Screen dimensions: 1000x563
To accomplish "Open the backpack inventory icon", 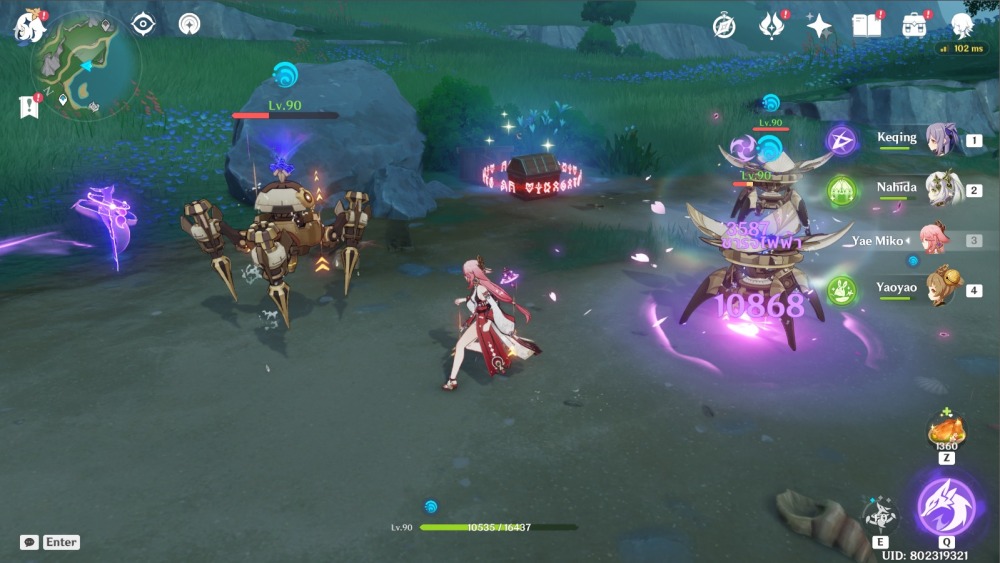I will (x=914, y=26).
